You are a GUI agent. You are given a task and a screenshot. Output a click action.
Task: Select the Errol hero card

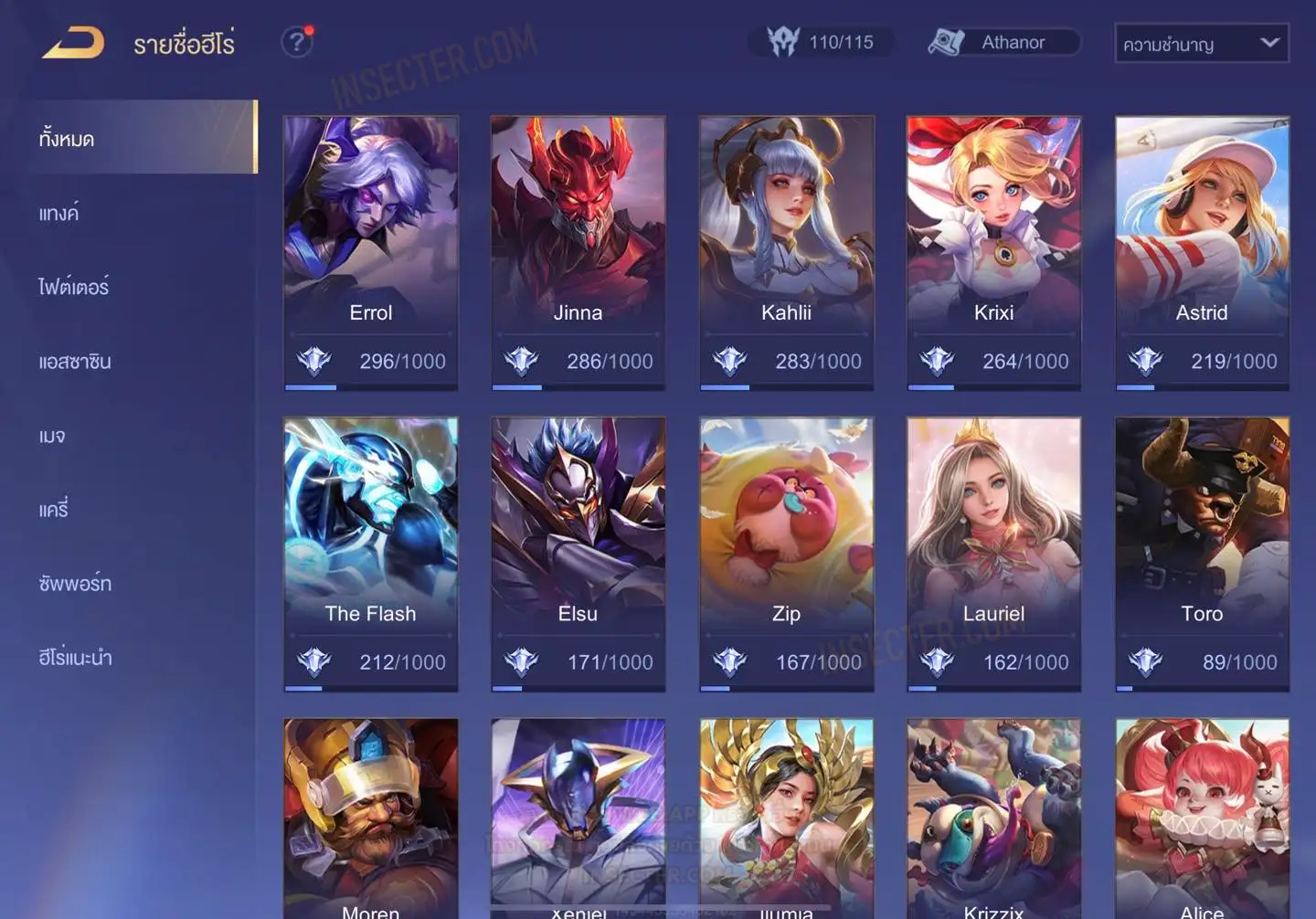[x=370, y=252]
